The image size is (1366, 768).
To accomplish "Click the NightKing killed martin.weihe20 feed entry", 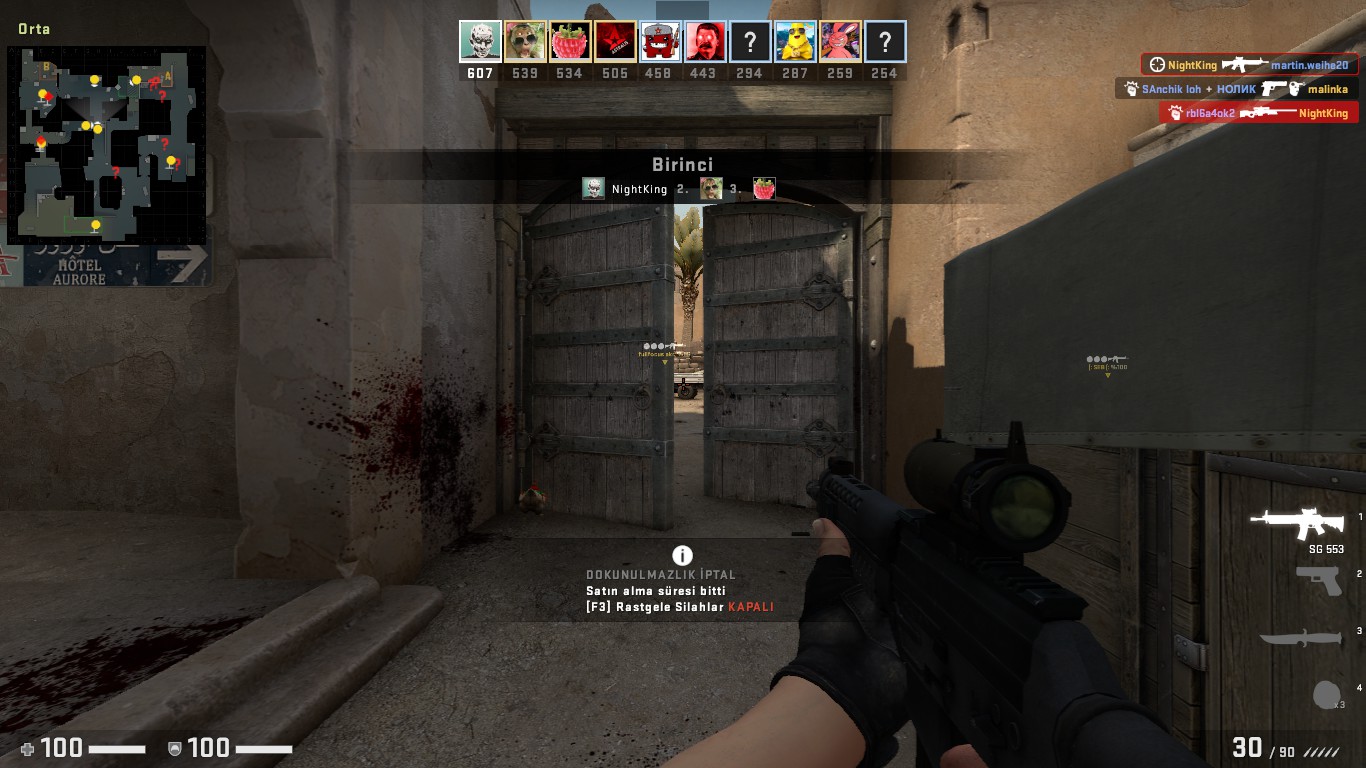I will [1250, 65].
